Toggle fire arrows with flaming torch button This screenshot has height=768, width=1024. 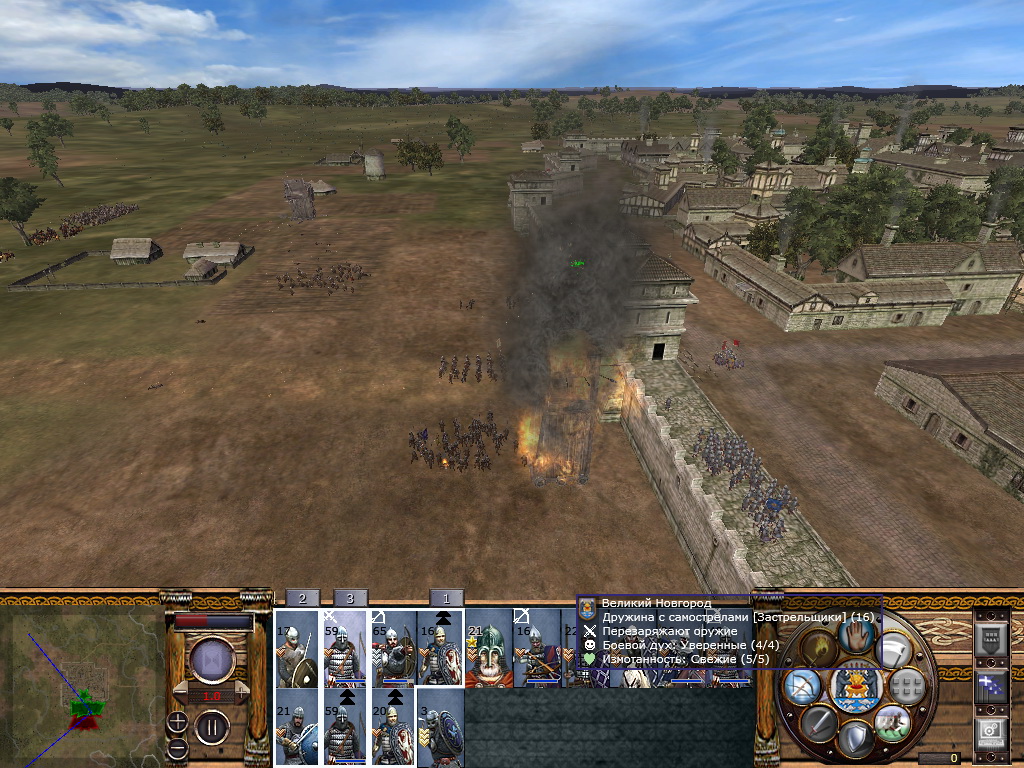[819, 650]
